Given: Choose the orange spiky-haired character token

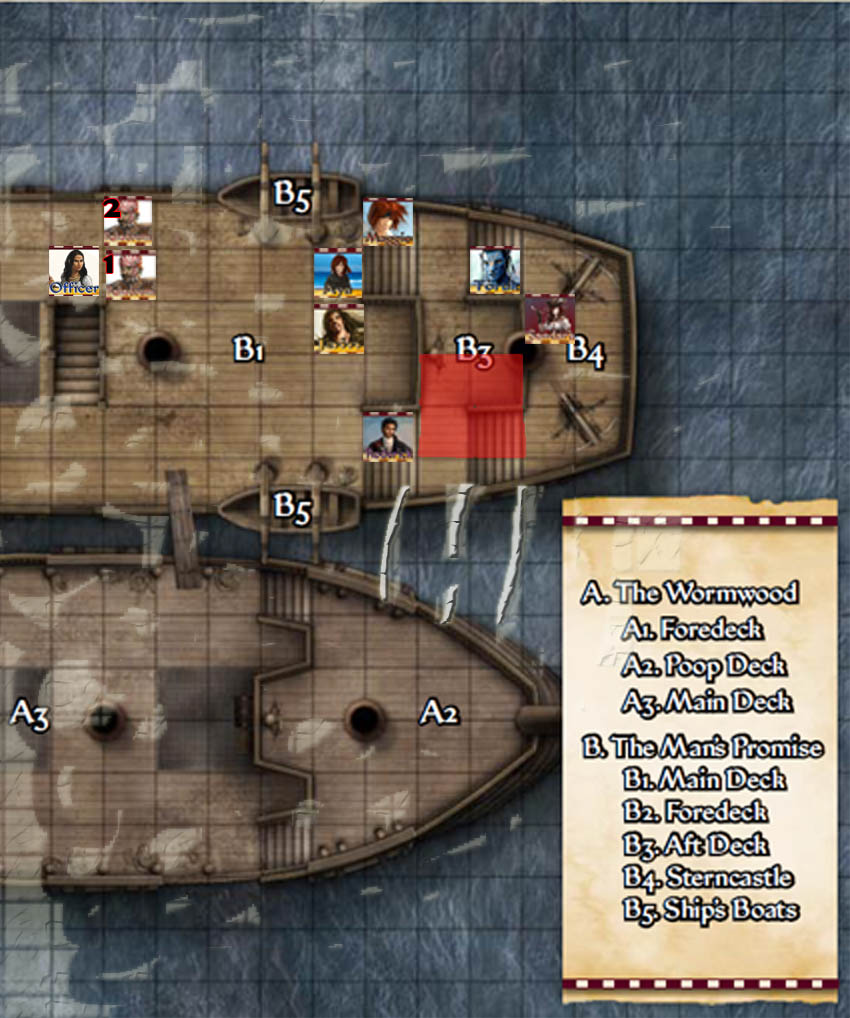Looking at the screenshot, I should (388, 222).
